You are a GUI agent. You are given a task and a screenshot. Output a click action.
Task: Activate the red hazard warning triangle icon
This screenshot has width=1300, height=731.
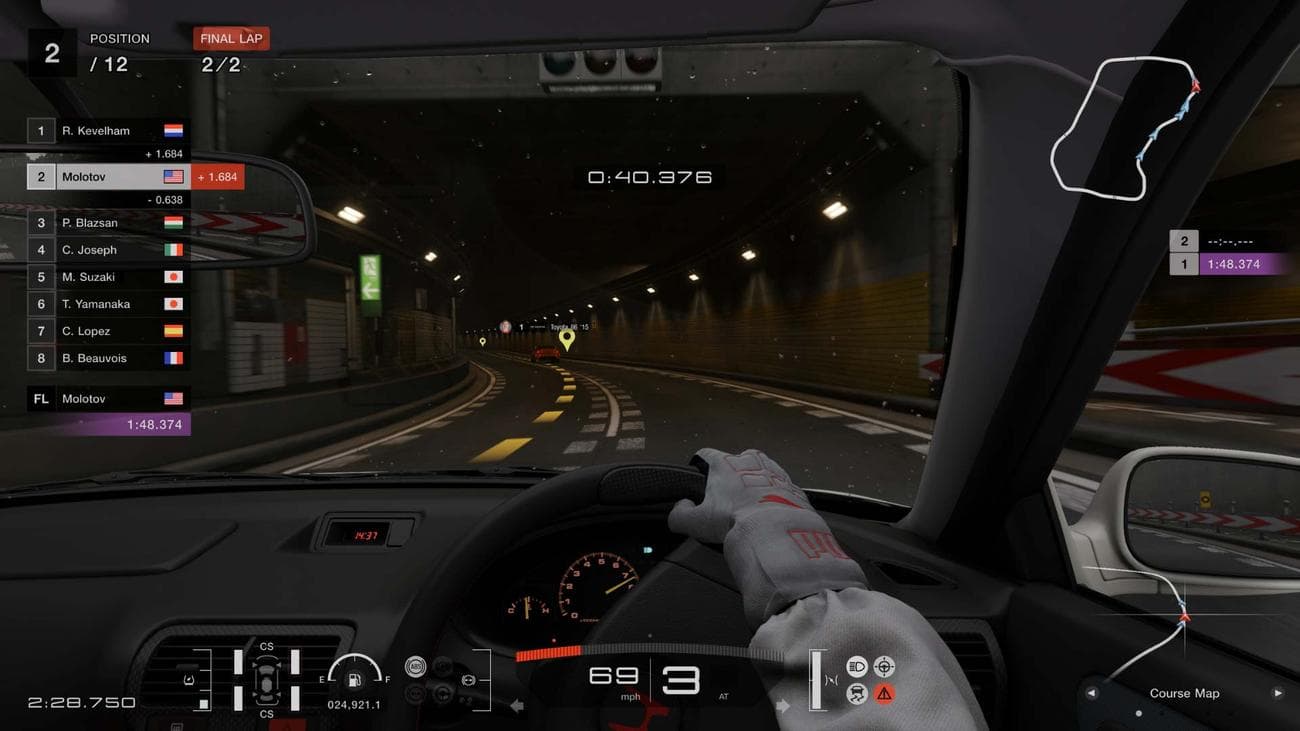(x=884, y=695)
